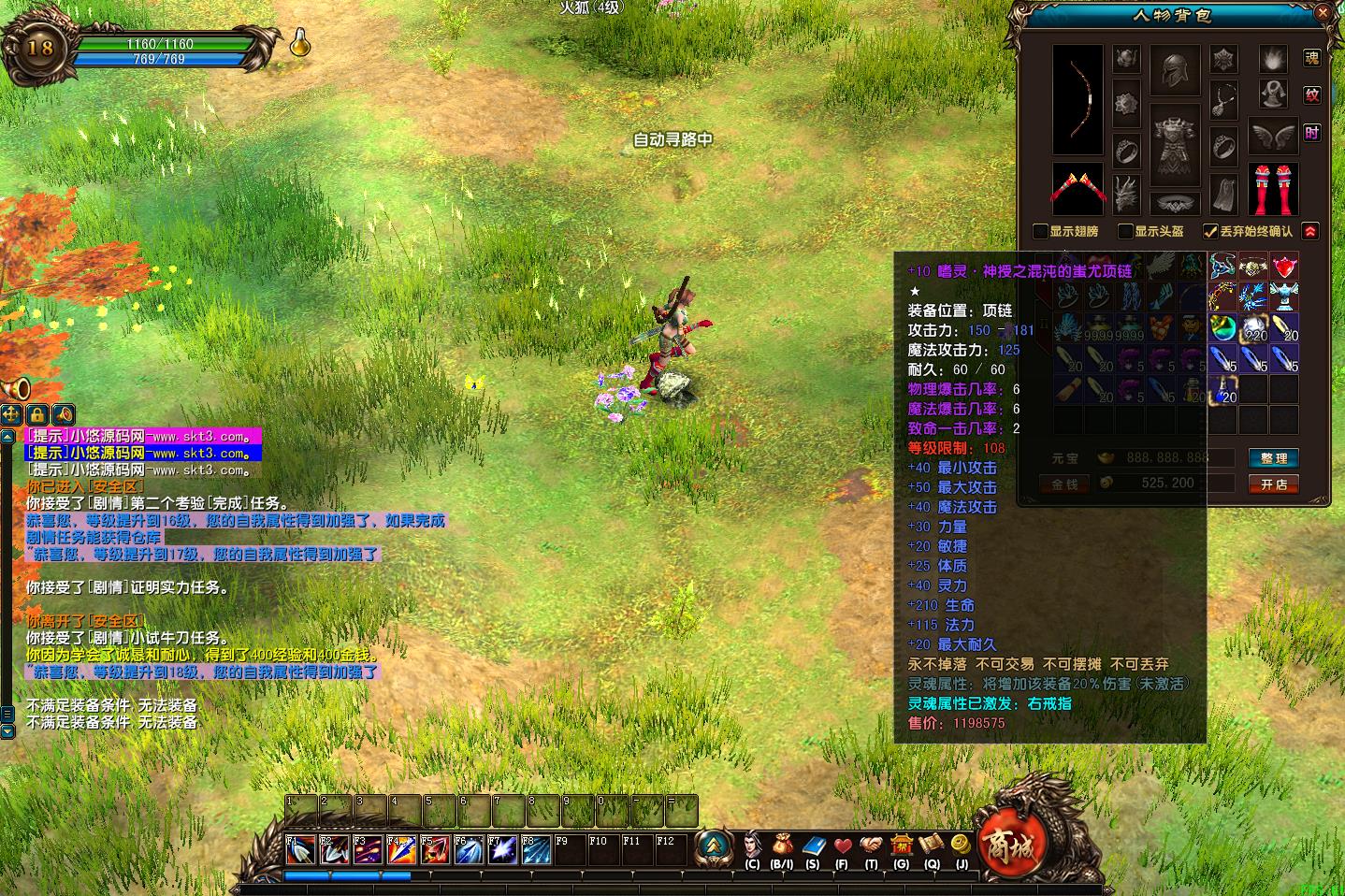This screenshot has width=1345, height=896.
Task: Click the 整理 sort inventory button
Action: (1273, 458)
